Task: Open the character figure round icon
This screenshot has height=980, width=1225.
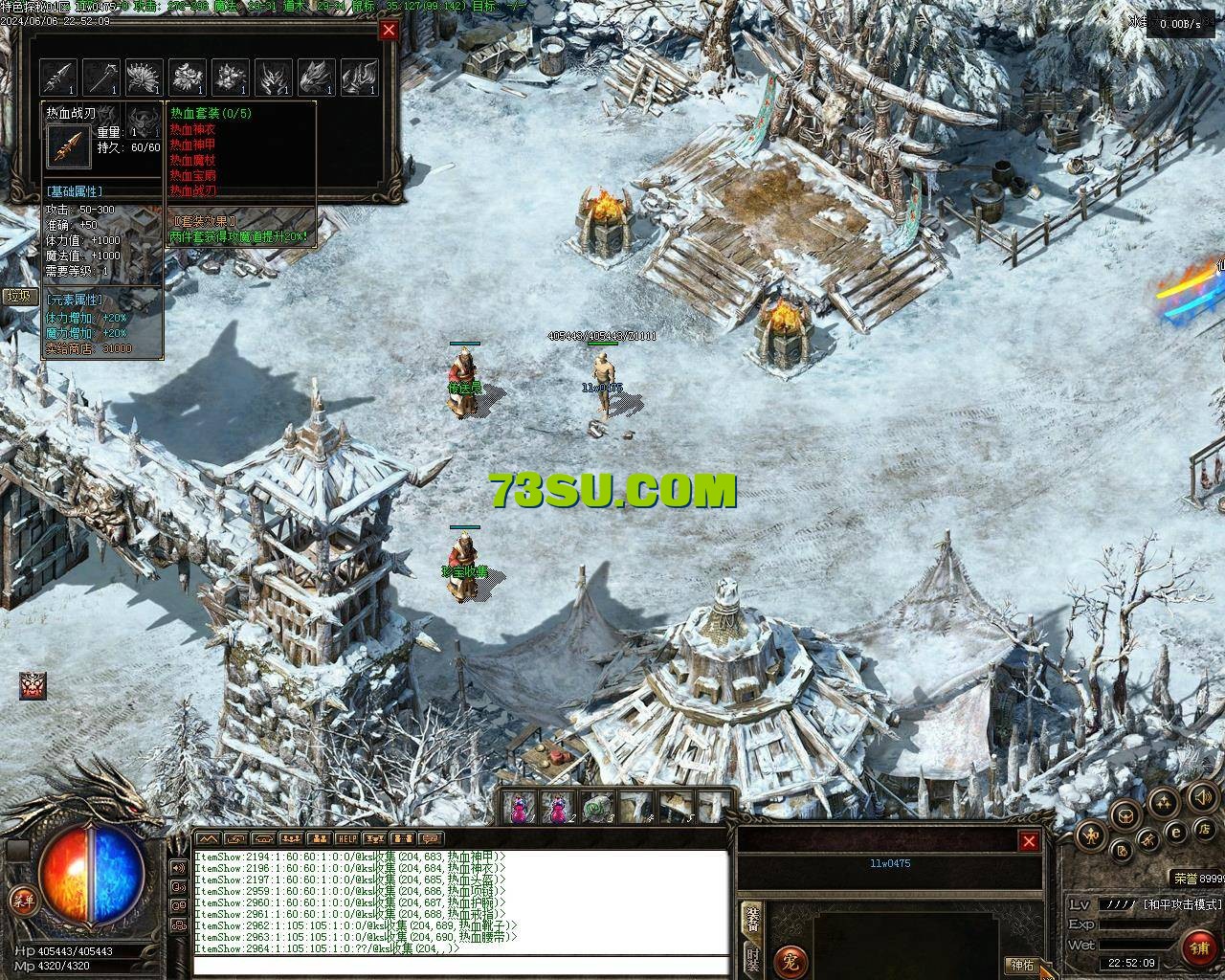Action: pyautogui.click(x=1091, y=835)
